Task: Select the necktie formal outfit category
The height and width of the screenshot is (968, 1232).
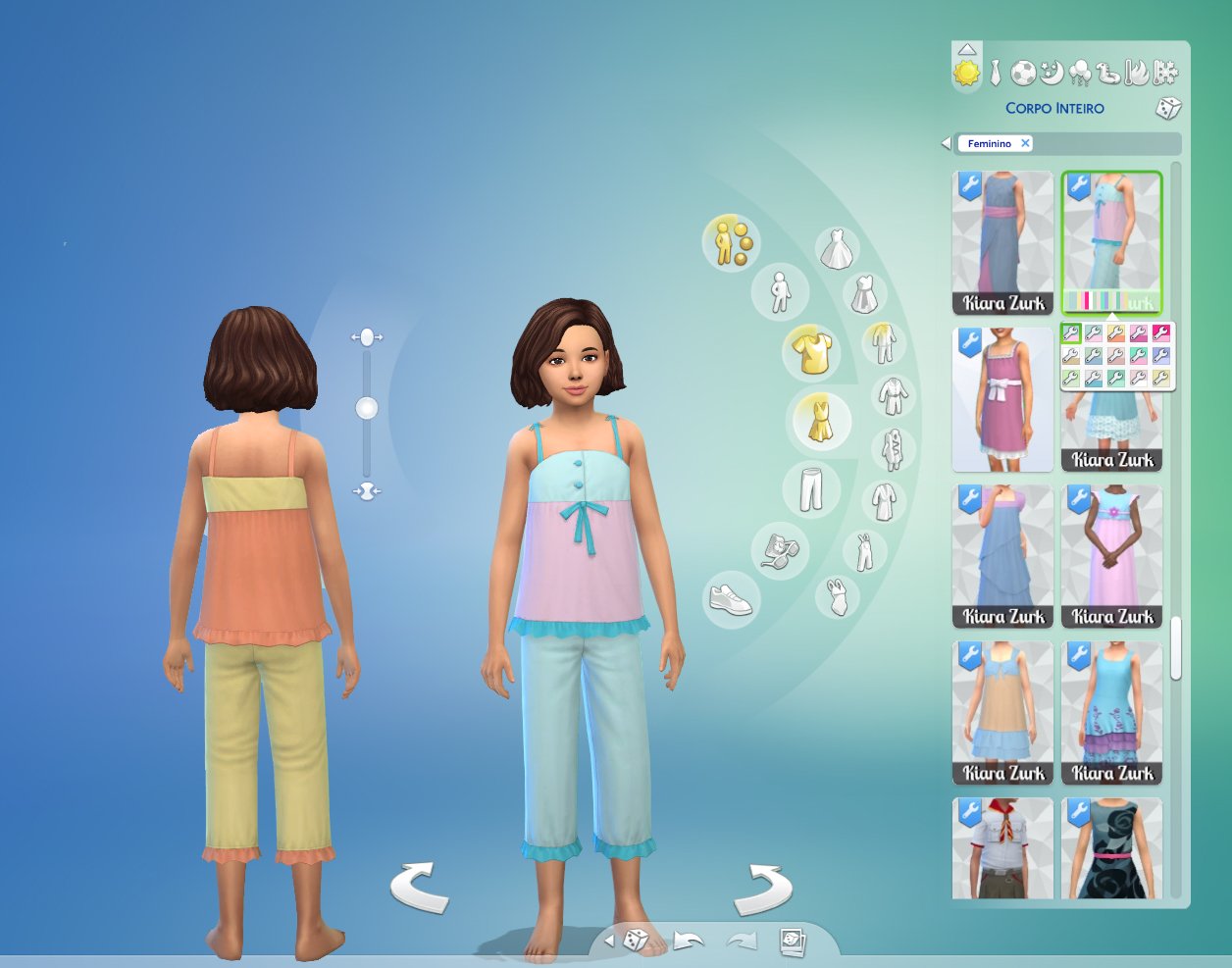Action: click(996, 73)
